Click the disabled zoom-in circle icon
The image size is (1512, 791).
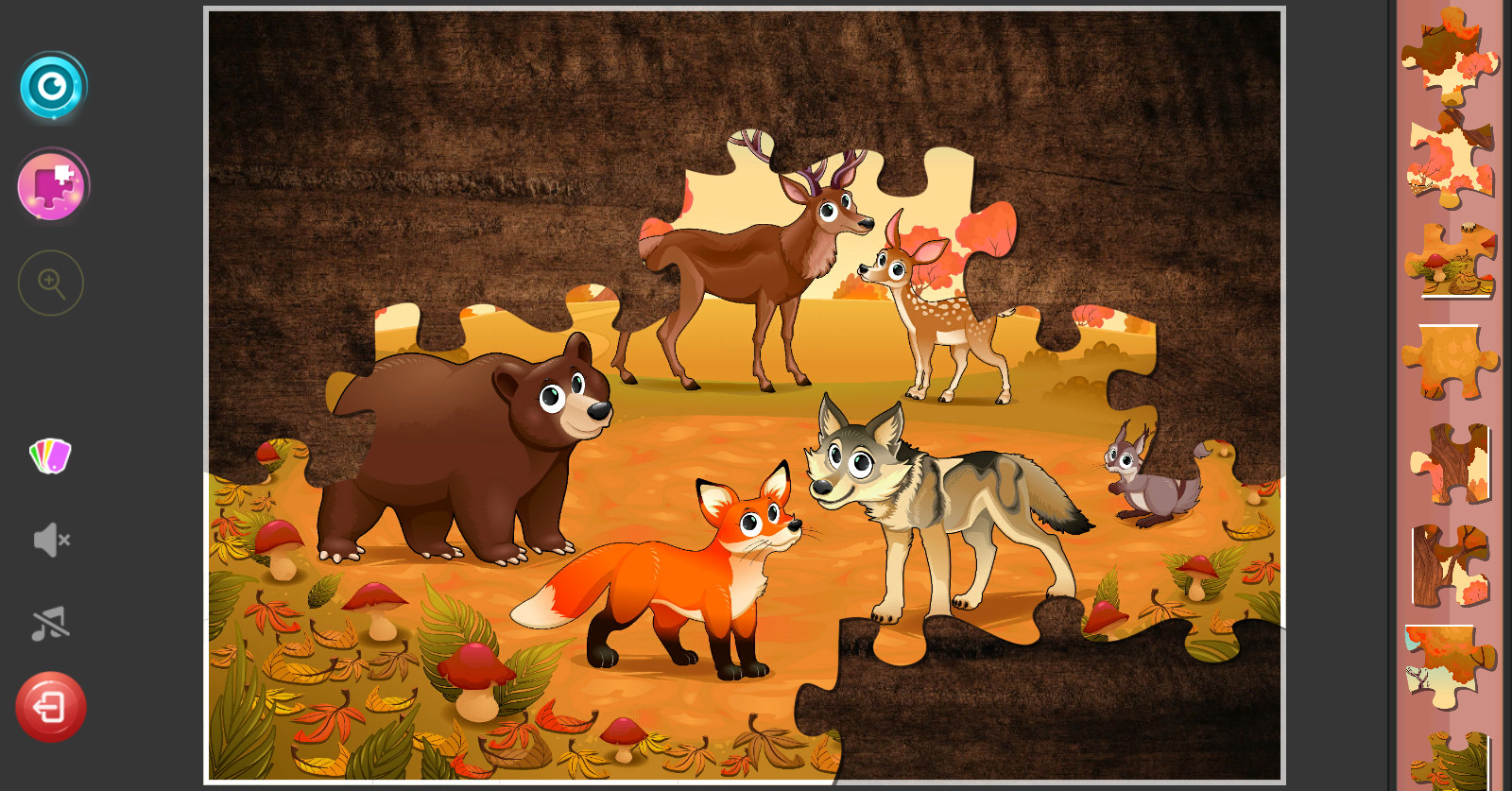pyautogui.click(x=52, y=283)
